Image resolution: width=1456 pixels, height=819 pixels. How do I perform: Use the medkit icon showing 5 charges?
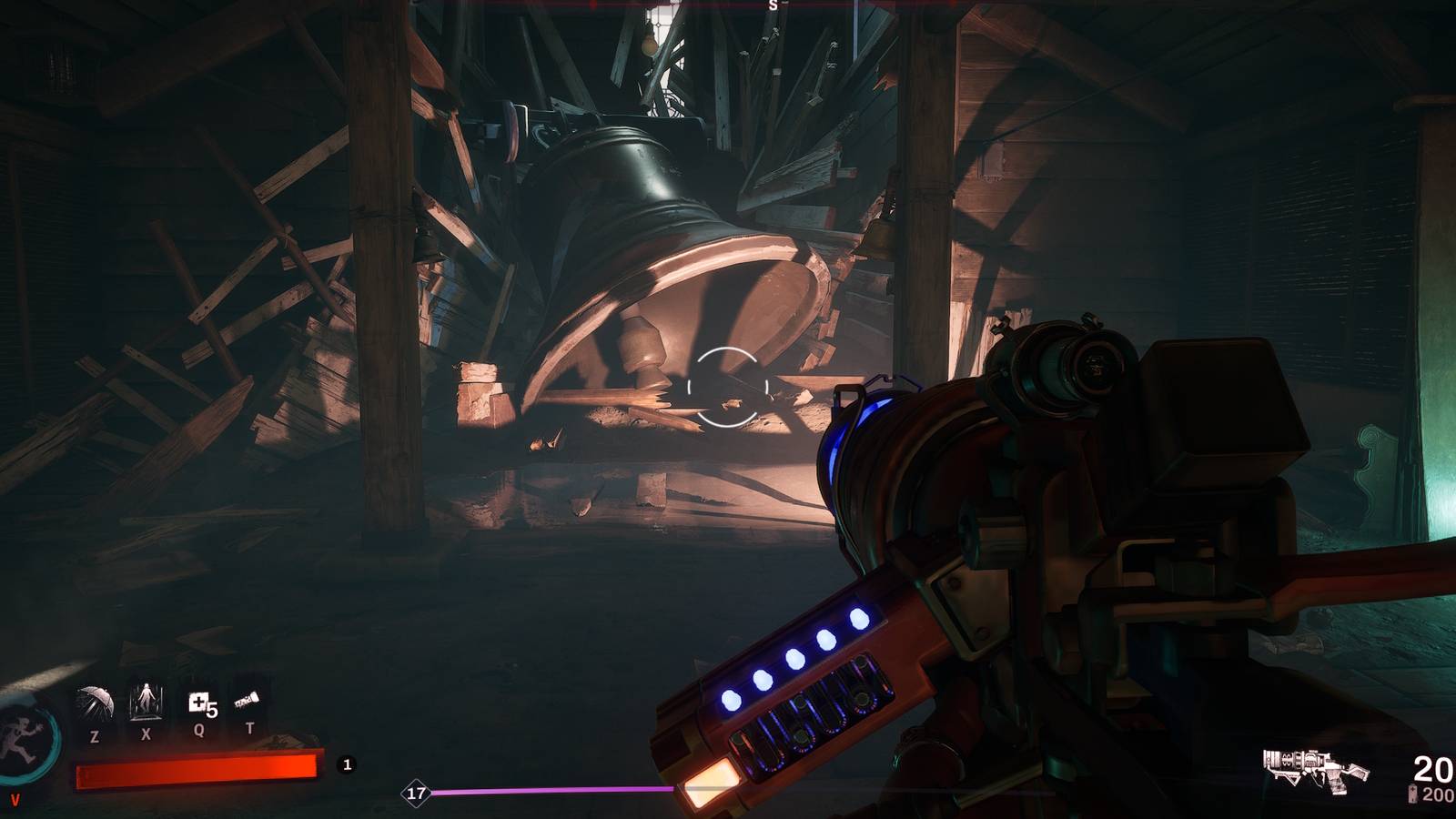pyautogui.click(x=202, y=701)
